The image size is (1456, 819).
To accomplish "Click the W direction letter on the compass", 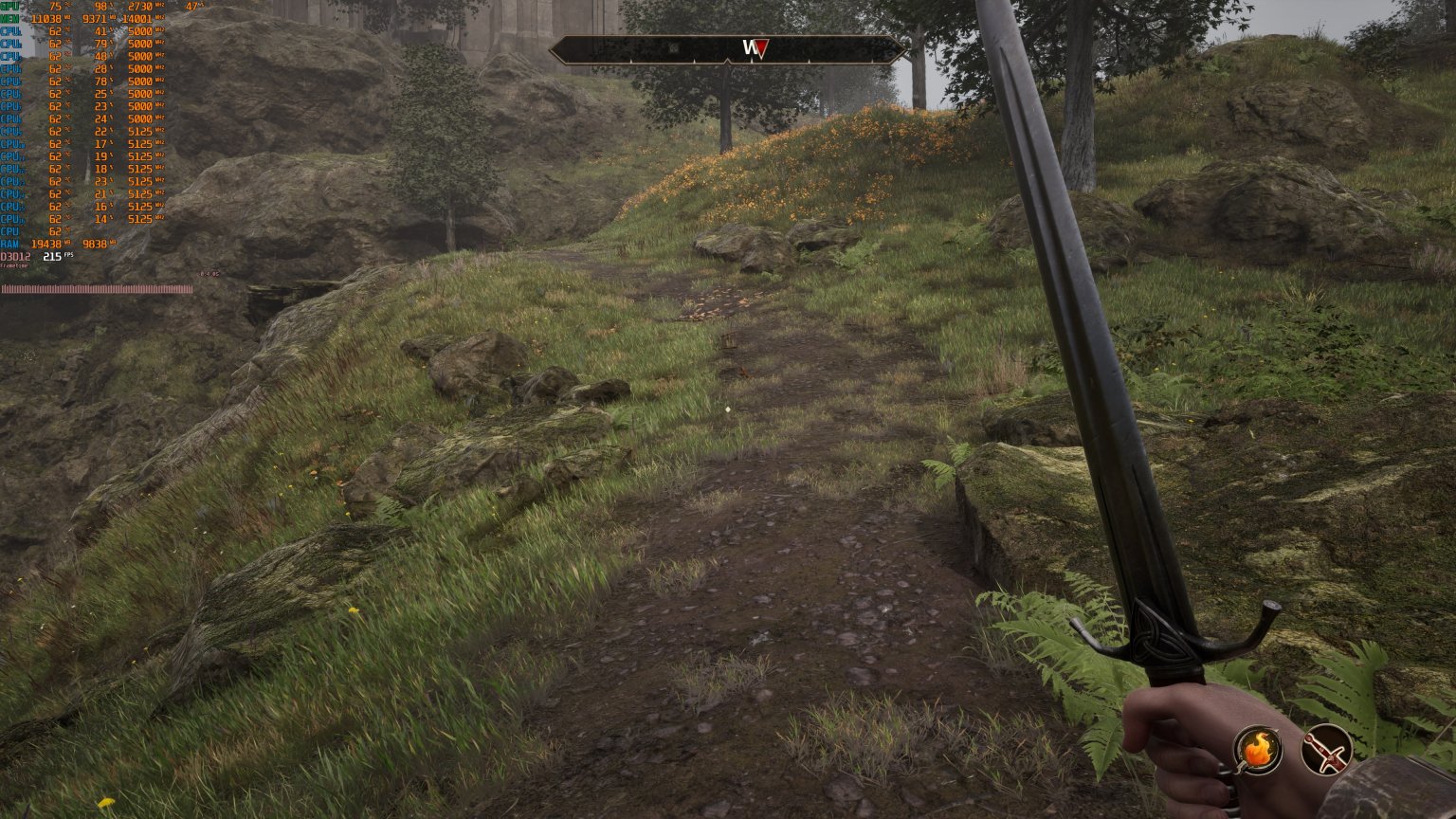I will pos(749,45).
